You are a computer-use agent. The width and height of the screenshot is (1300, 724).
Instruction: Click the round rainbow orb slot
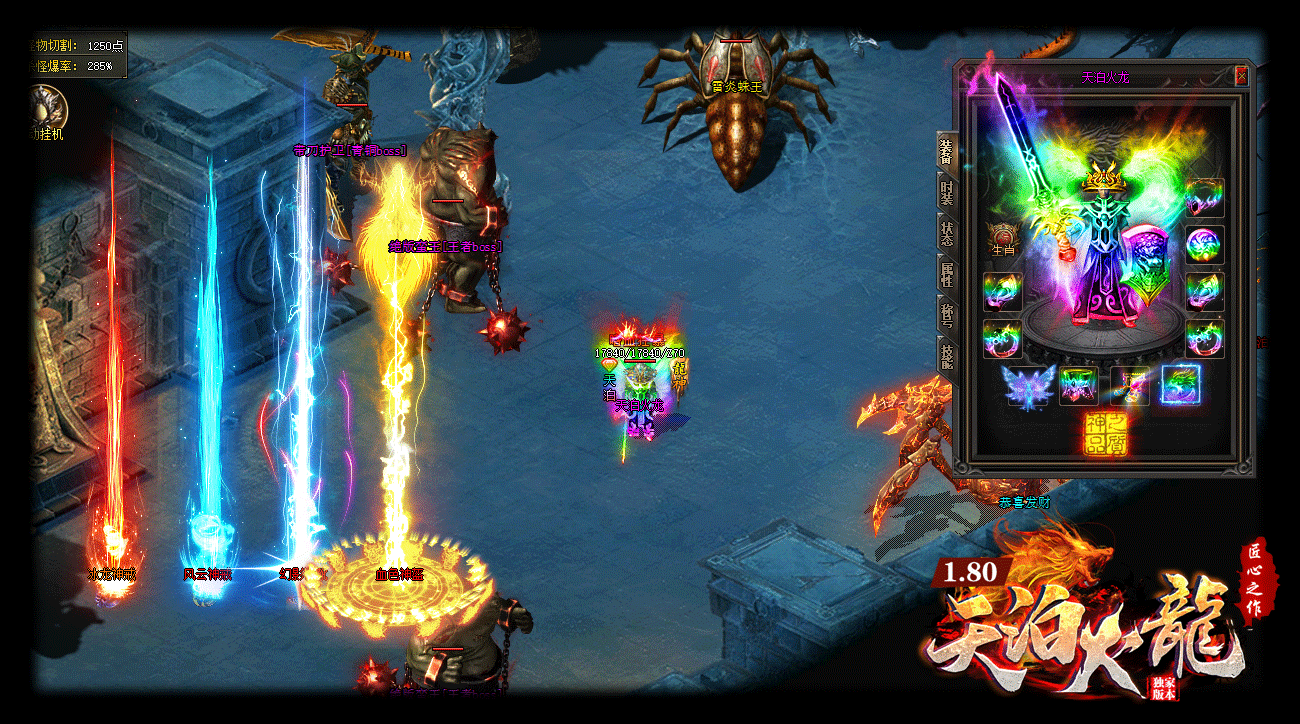pyautogui.click(x=1204, y=245)
